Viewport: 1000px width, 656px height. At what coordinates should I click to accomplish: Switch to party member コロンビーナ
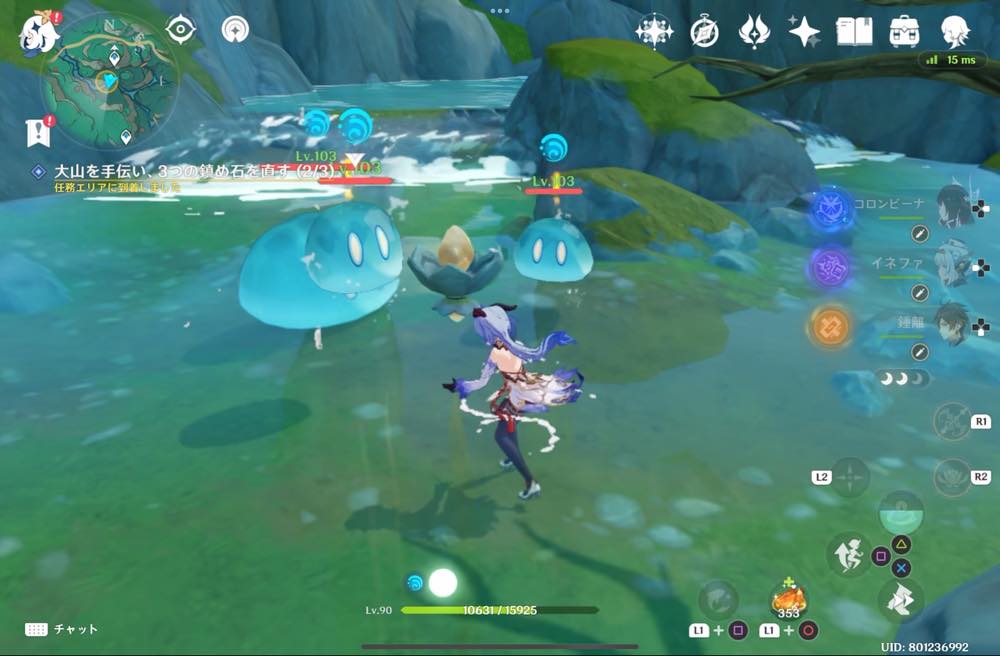956,205
